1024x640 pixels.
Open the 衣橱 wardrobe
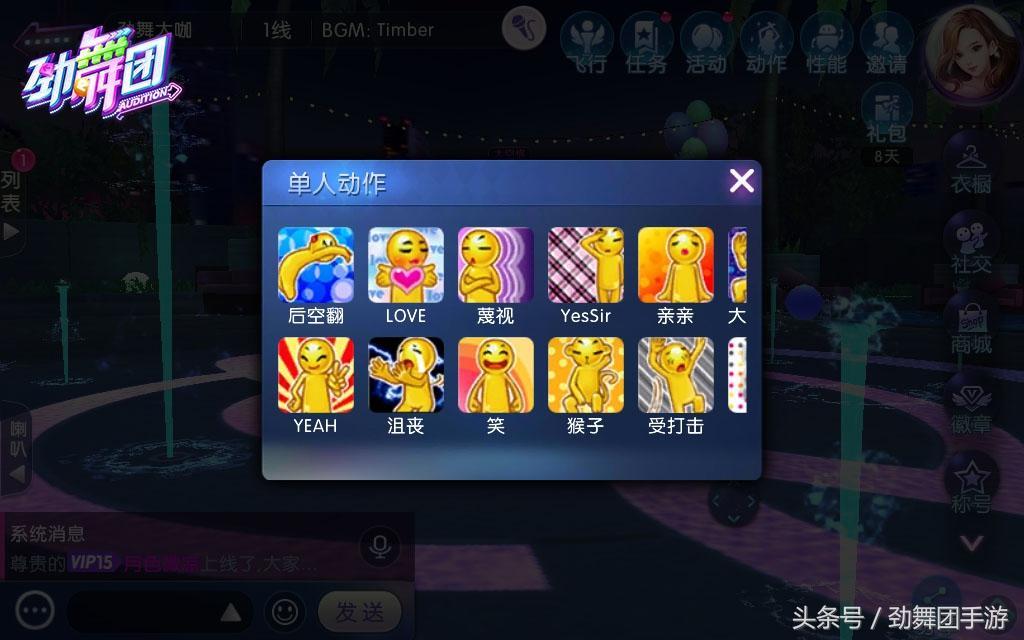coord(970,165)
